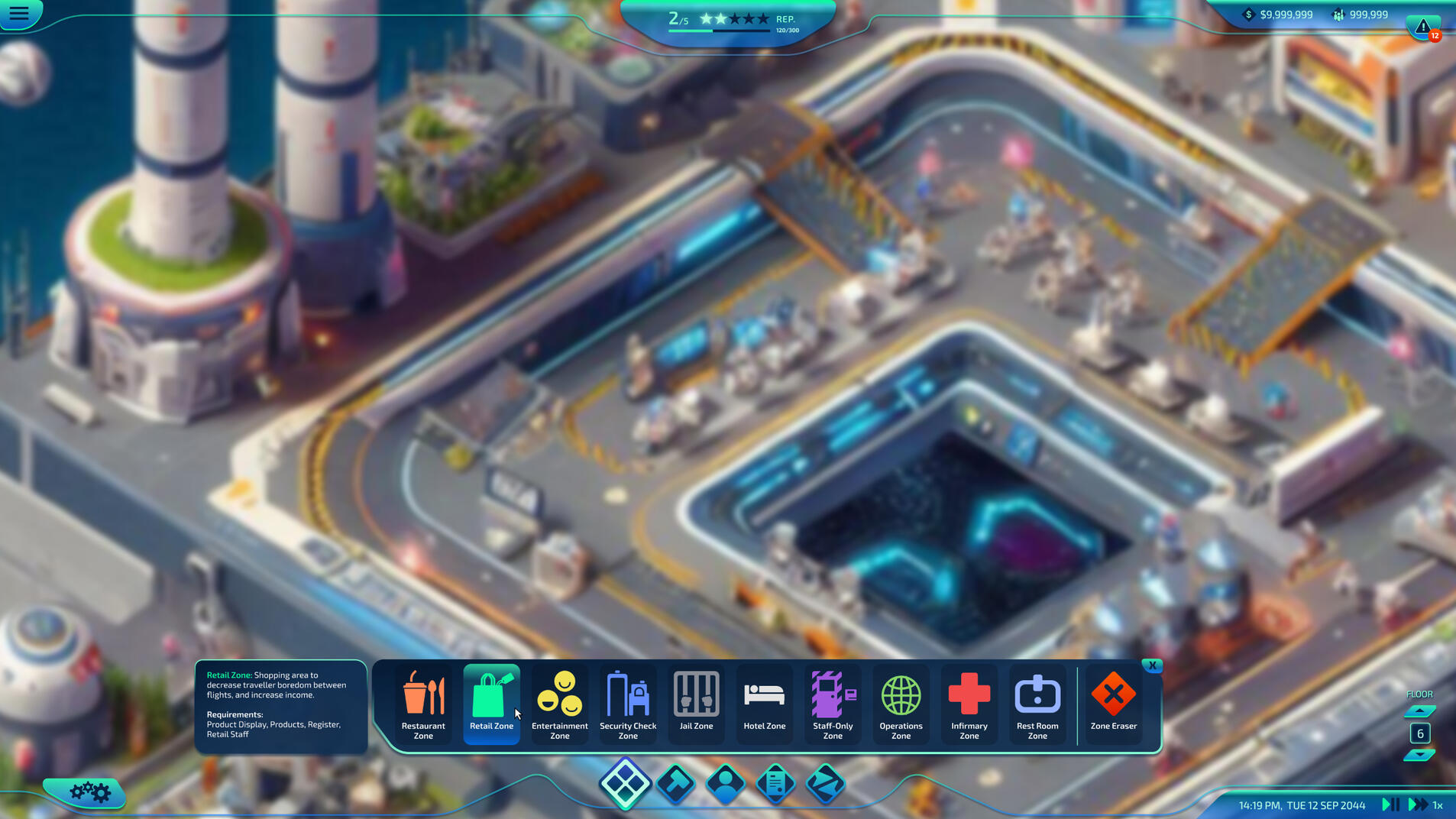The width and height of the screenshot is (1456, 819).
Task: Open the contracts document icon at bottom center
Action: (776, 784)
